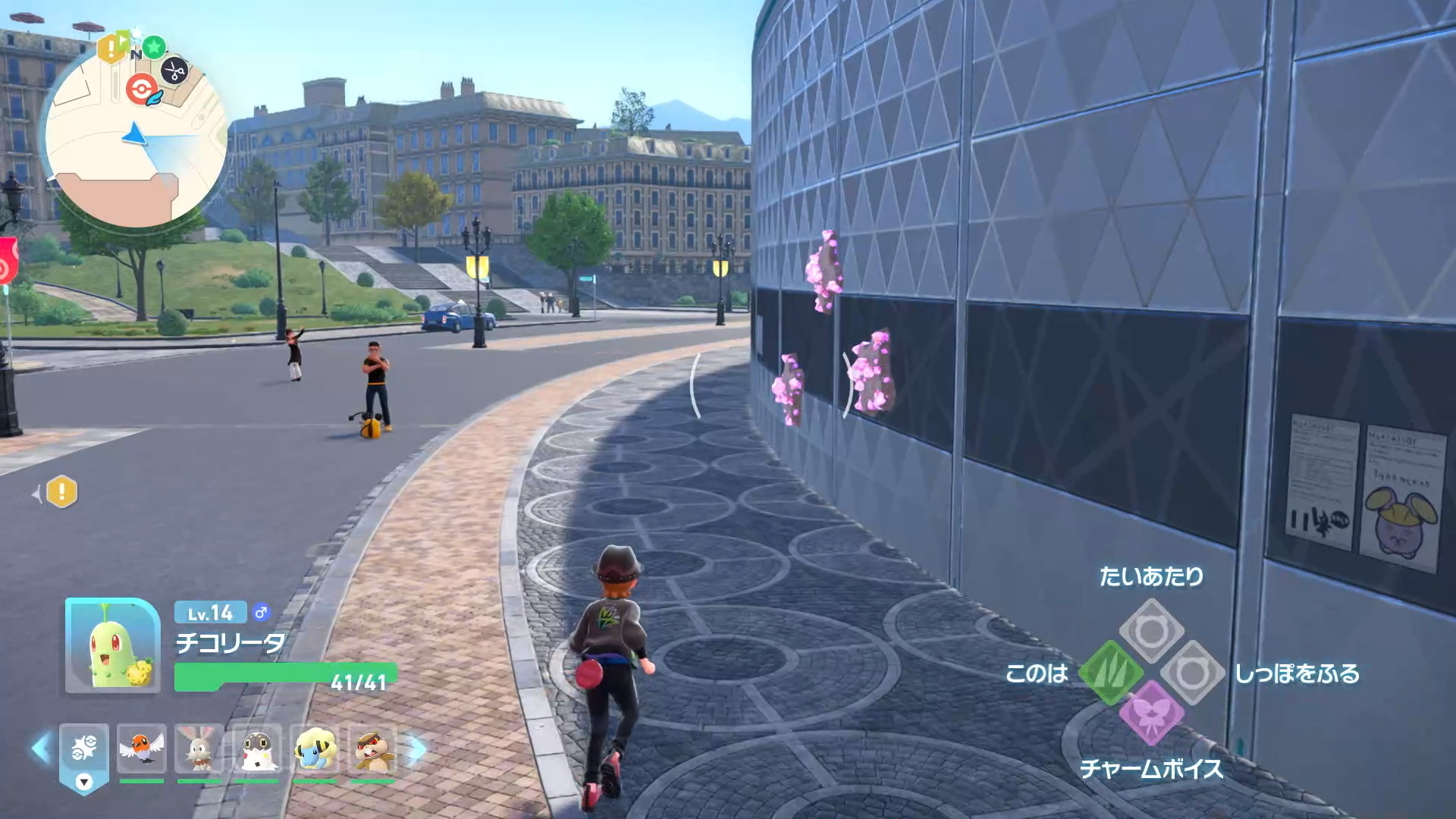Select the green star marker on minimap
The height and width of the screenshot is (819, 1456).
[154, 47]
